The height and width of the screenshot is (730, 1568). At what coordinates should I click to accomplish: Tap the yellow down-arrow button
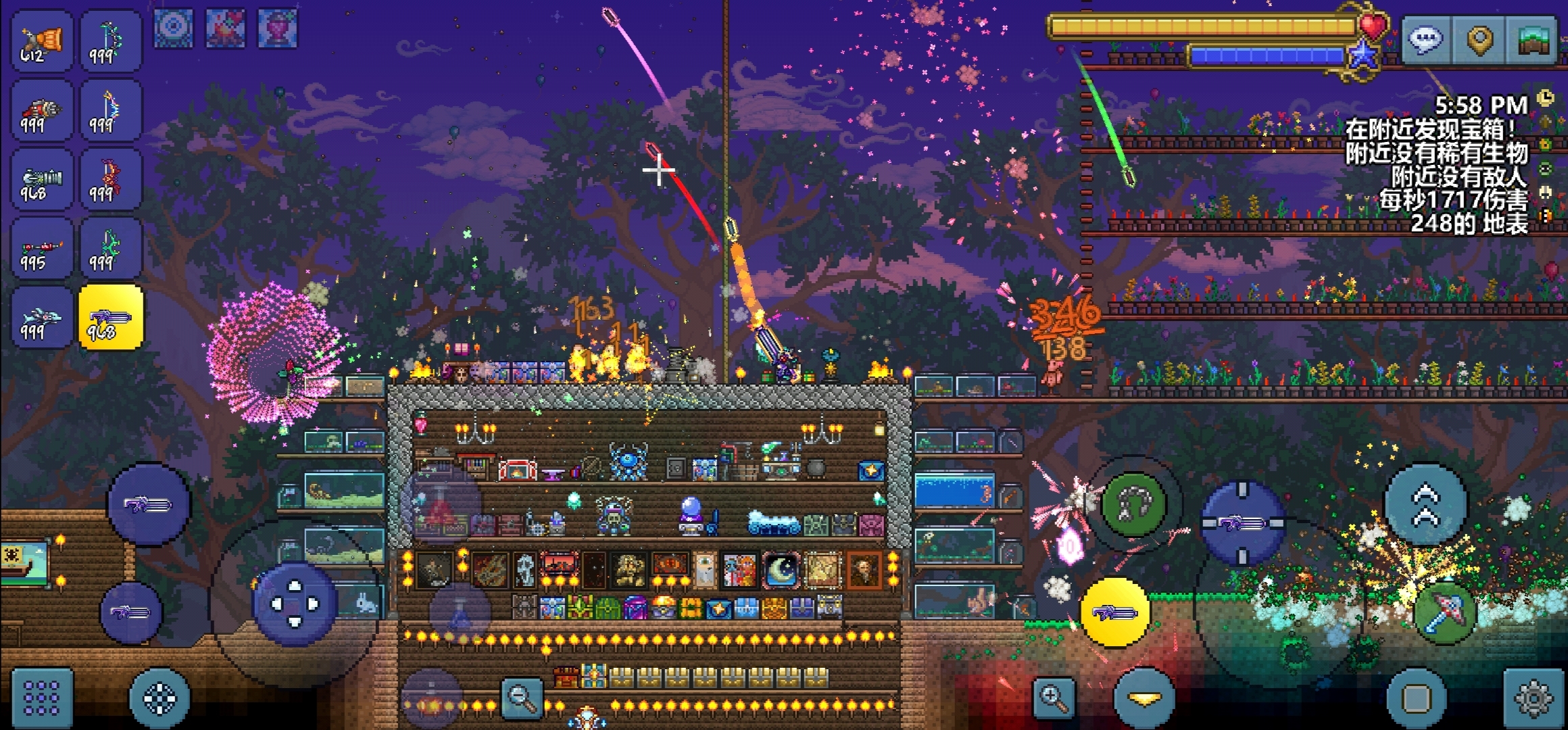click(x=1144, y=699)
